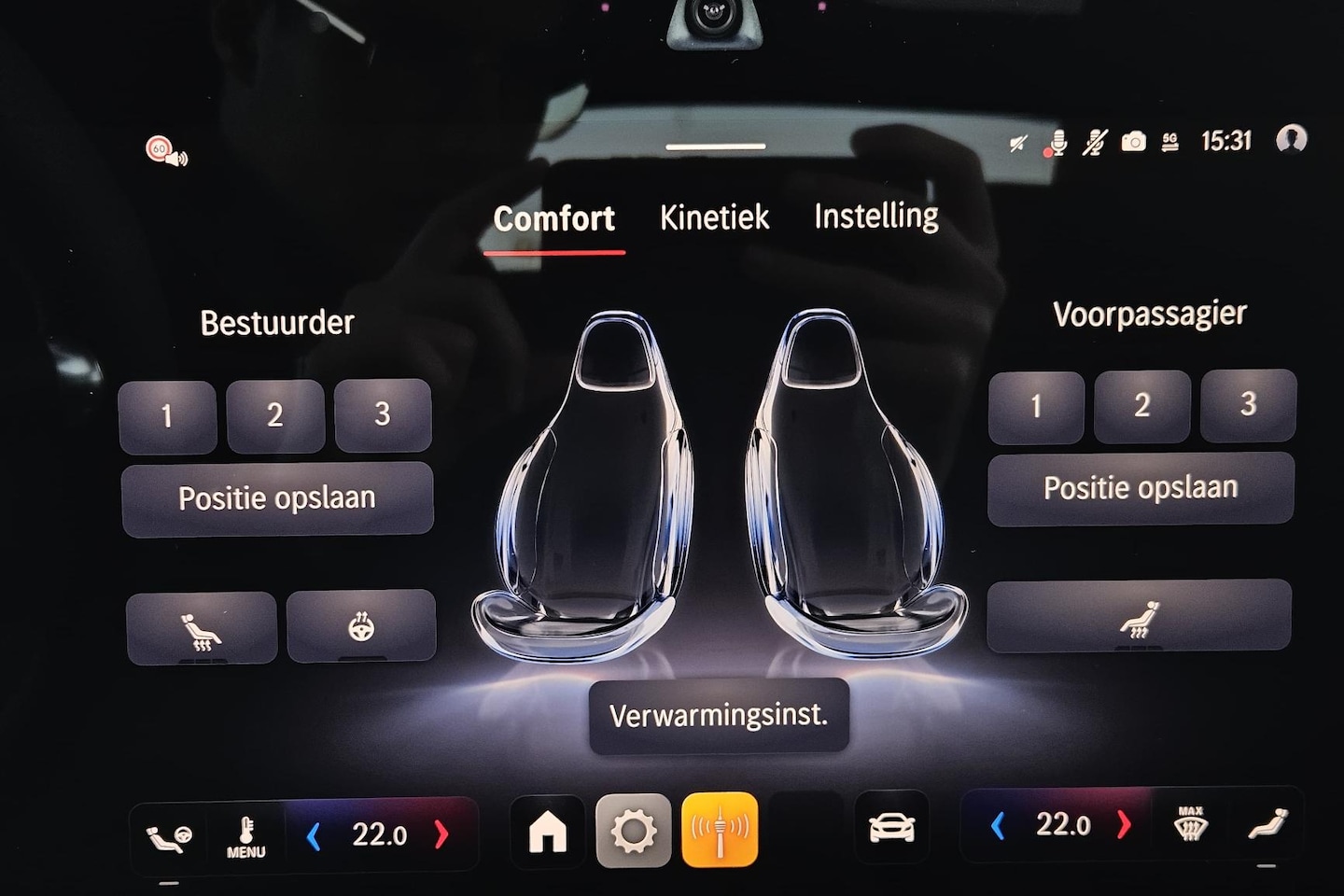This screenshot has height=896, width=1344.
Task: Go to the home screen
Action: (x=548, y=830)
